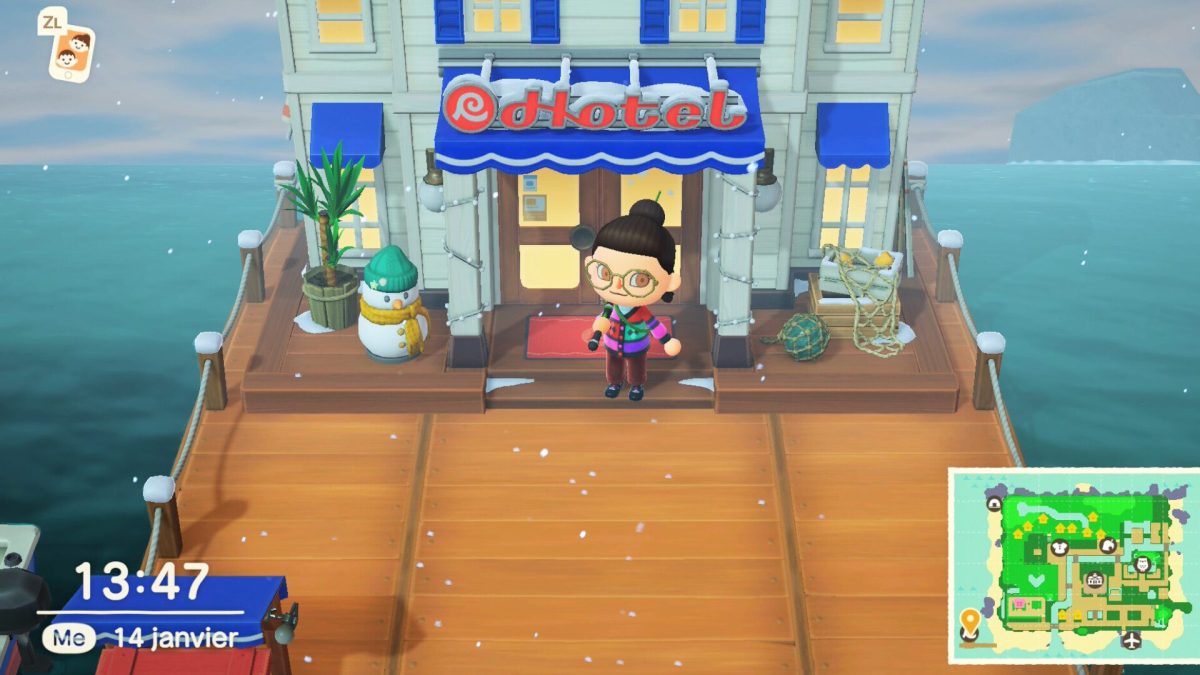Select the campsite tent marker on minimap
This screenshot has height=675, width=1200.
coord(994,503)
